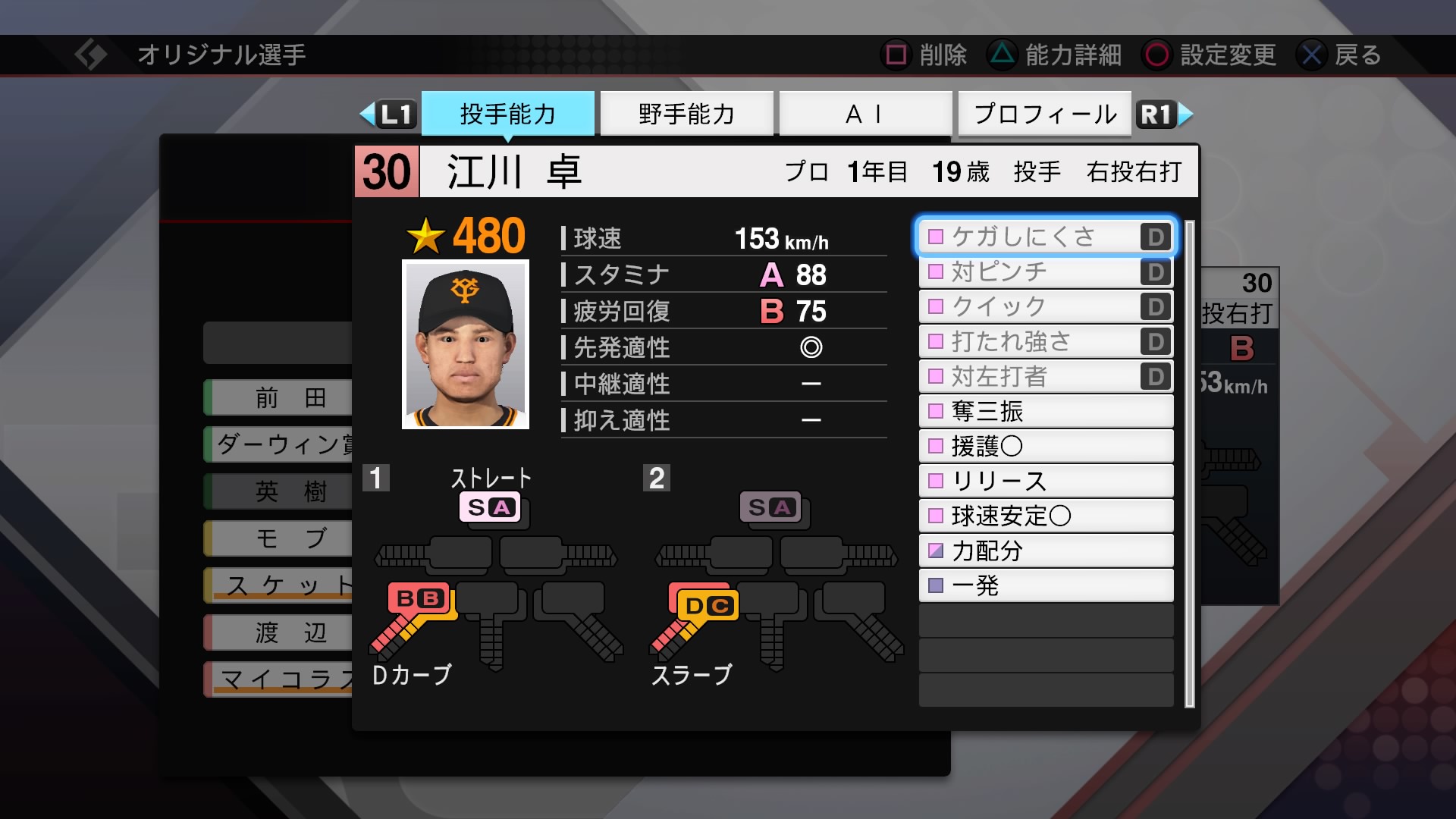Select the ケガしにくさ ability row
This screenshot has height=819, width=1456.
pos(1045,237)
